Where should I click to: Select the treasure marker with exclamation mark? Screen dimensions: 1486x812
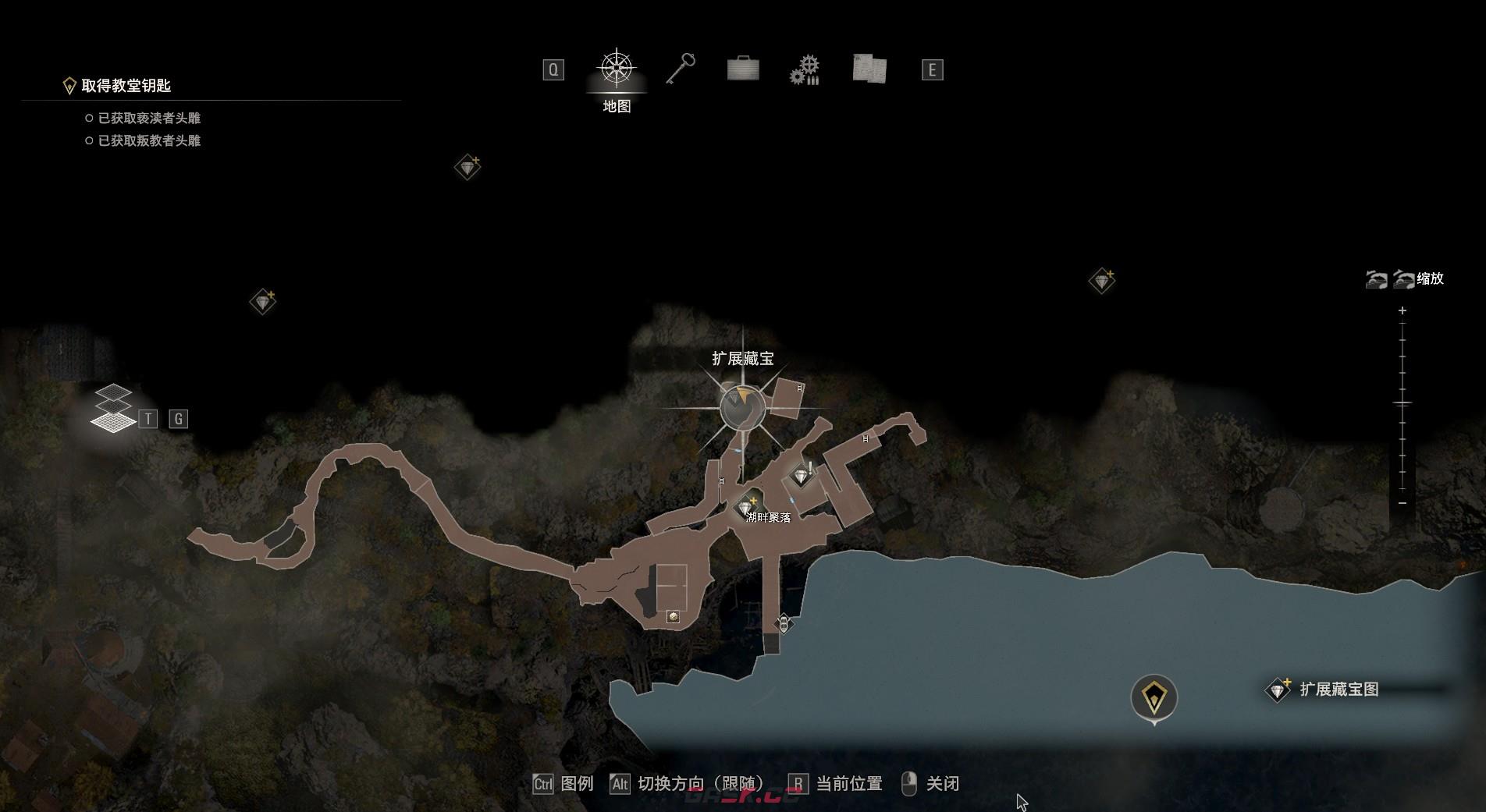point(801,475)
